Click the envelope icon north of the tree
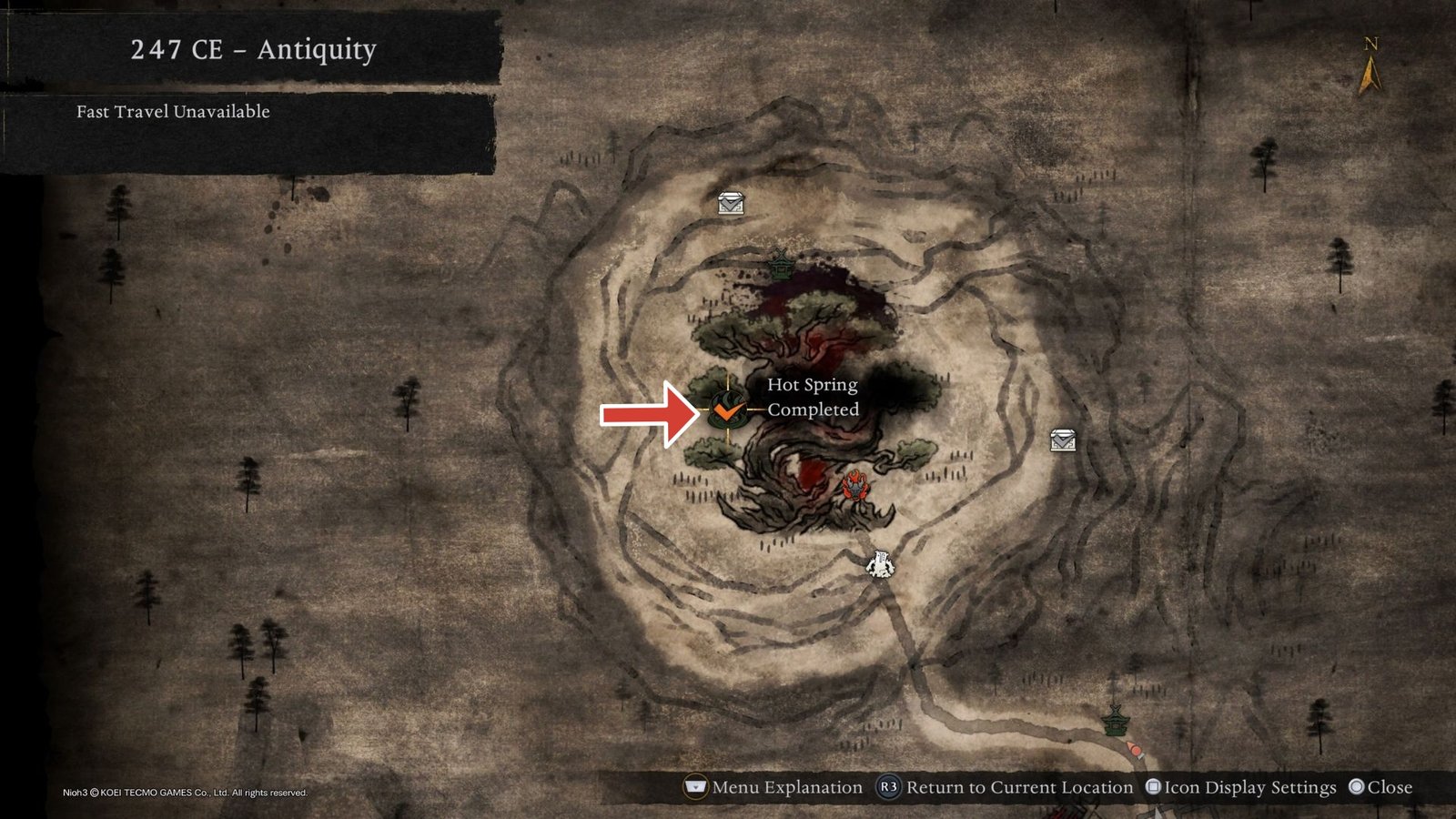The width and height of the screenshot is (1456, 819). (x=731, y=202)
